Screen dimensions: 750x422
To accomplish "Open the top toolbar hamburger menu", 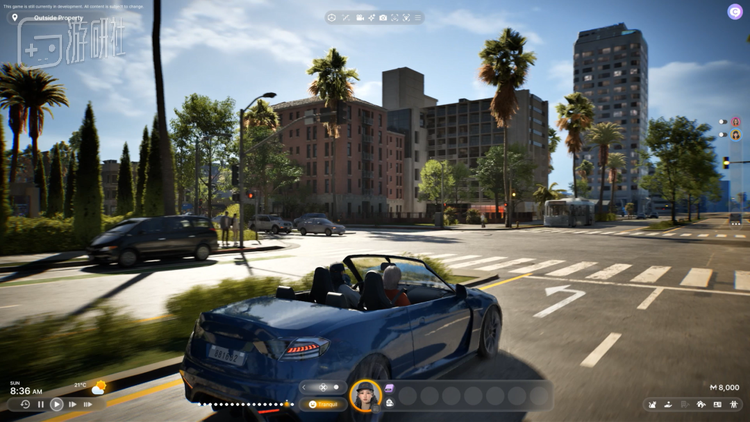I will (418, 18).
